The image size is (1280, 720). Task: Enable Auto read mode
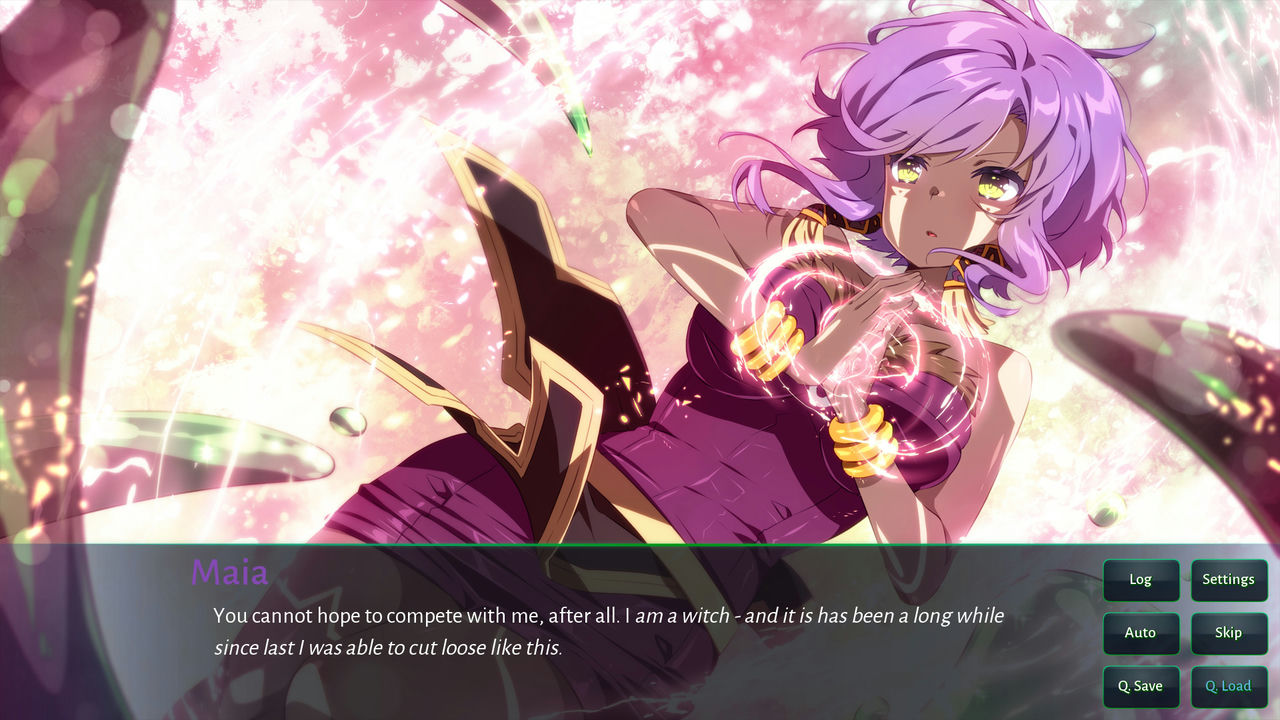pos(1141,633)
